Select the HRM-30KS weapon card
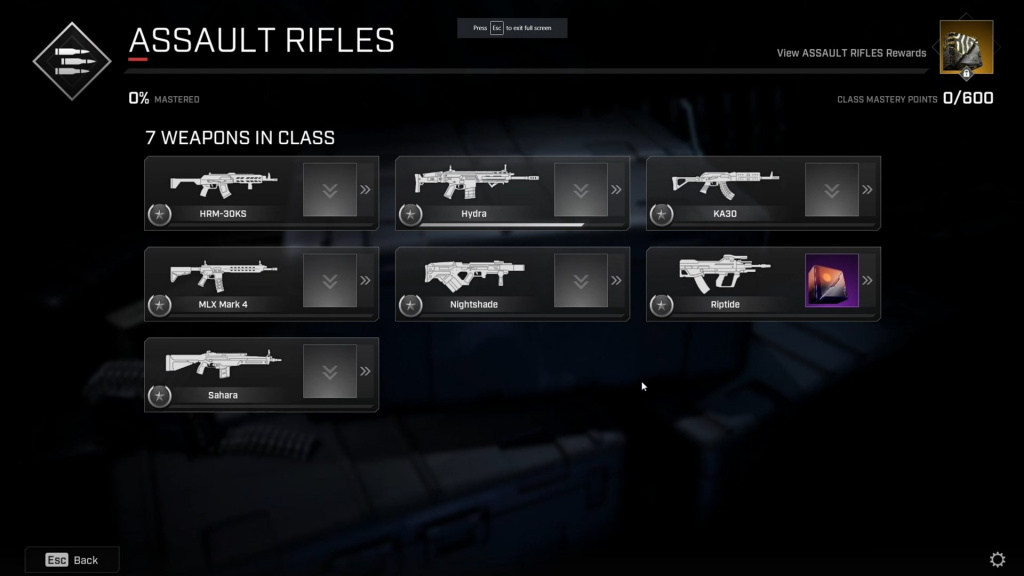 tap(224, 192)
